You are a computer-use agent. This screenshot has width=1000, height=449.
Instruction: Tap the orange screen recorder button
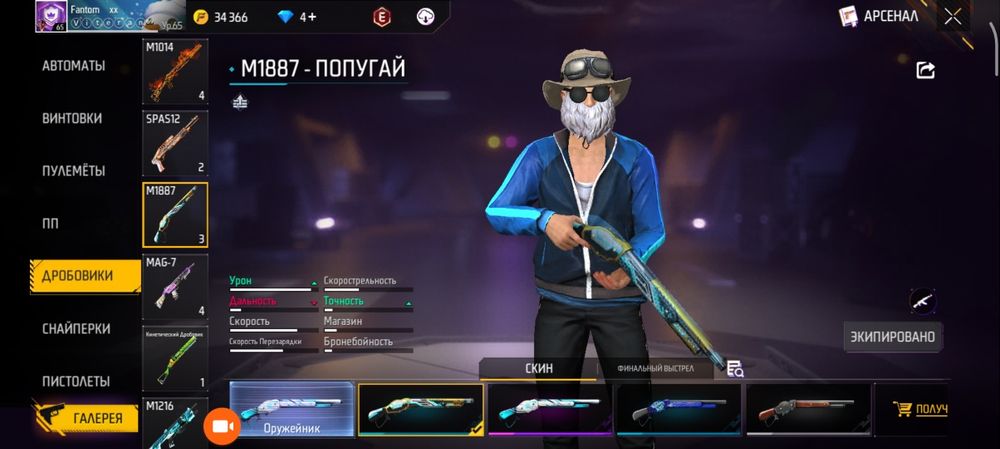click(x=222, y=427)
